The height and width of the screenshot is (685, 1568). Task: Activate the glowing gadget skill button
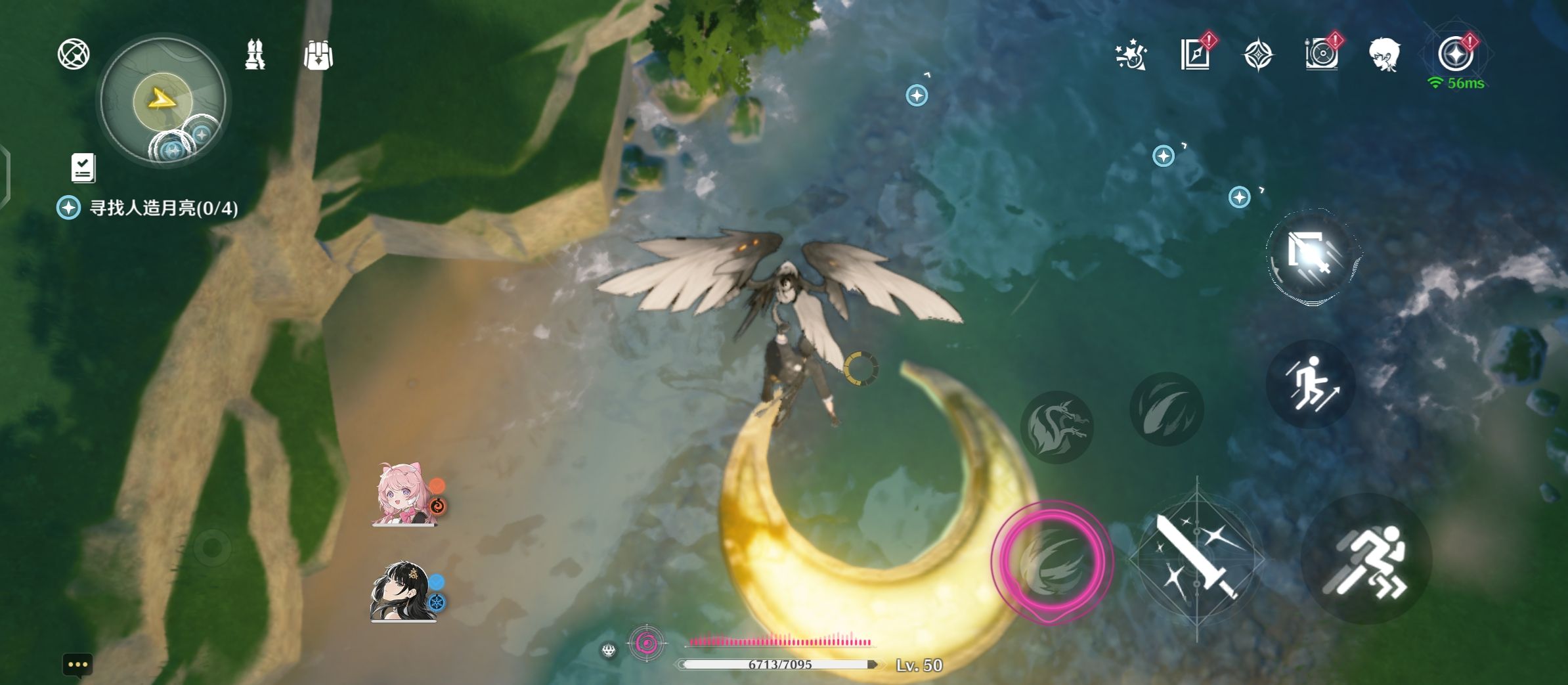point(1310,257)
